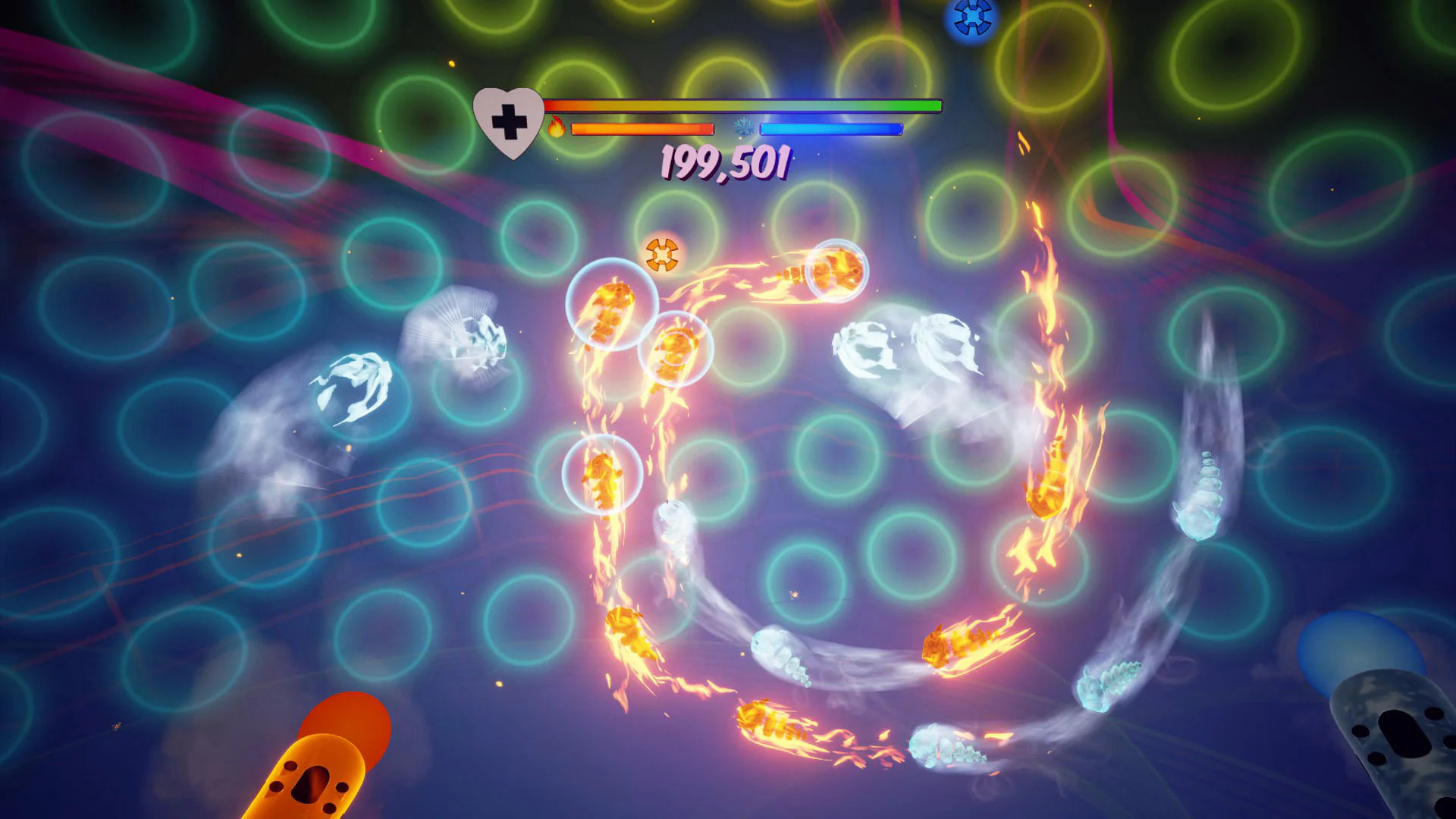Select the snowflake icon beside the blue meter

coord(745,128)
